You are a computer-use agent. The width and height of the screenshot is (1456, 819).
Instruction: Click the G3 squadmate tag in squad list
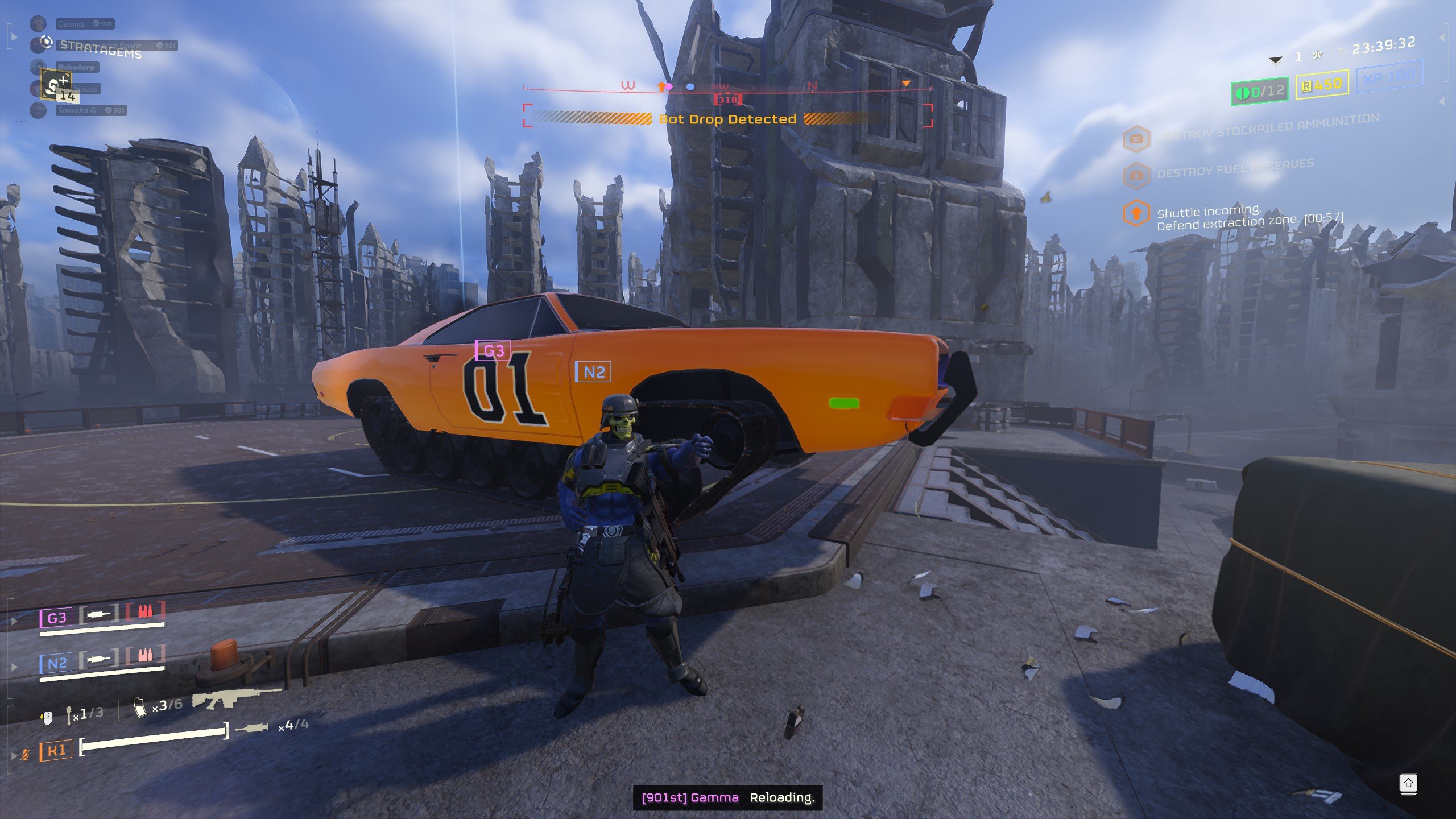(56, 618)
